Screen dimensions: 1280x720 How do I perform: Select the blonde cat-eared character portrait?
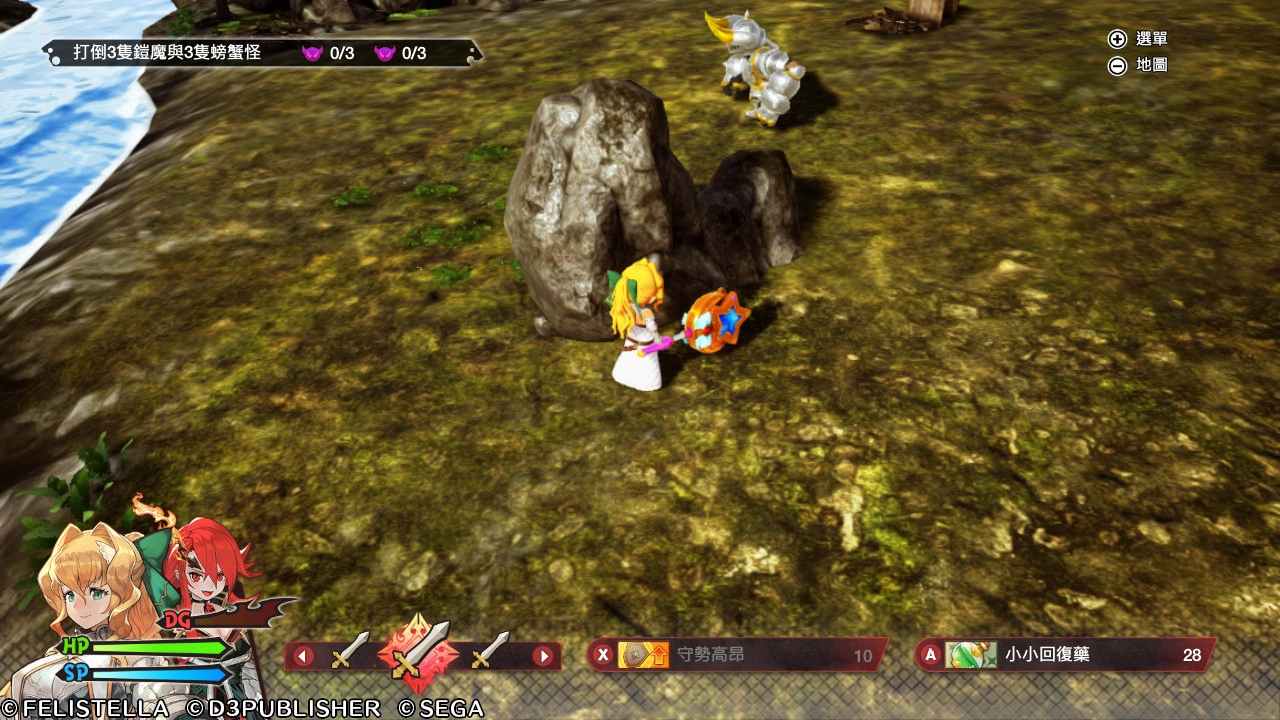(x=90, y=580)
